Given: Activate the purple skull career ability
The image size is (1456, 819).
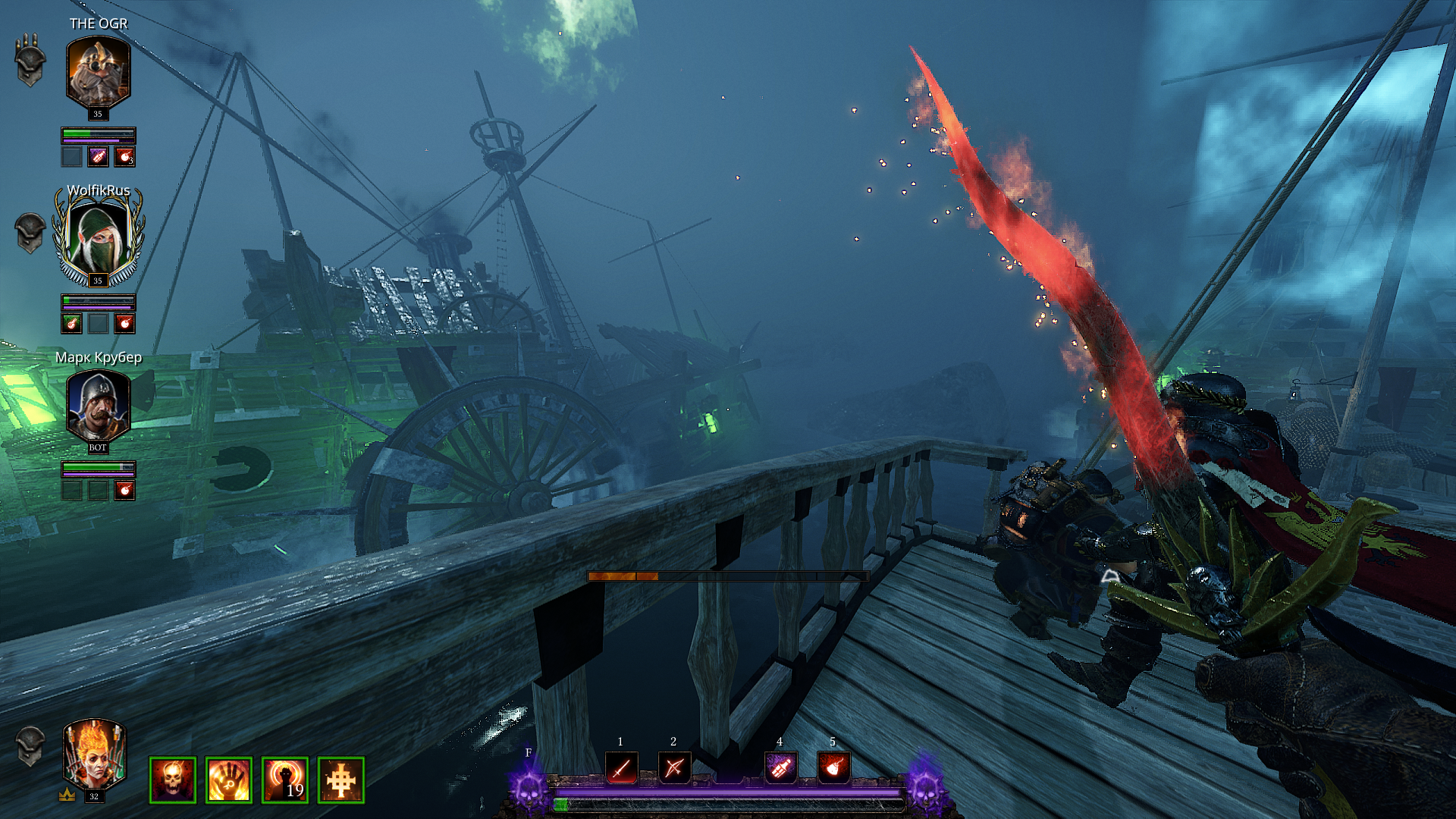Looking at the screenshot, I should click(529, 789).
